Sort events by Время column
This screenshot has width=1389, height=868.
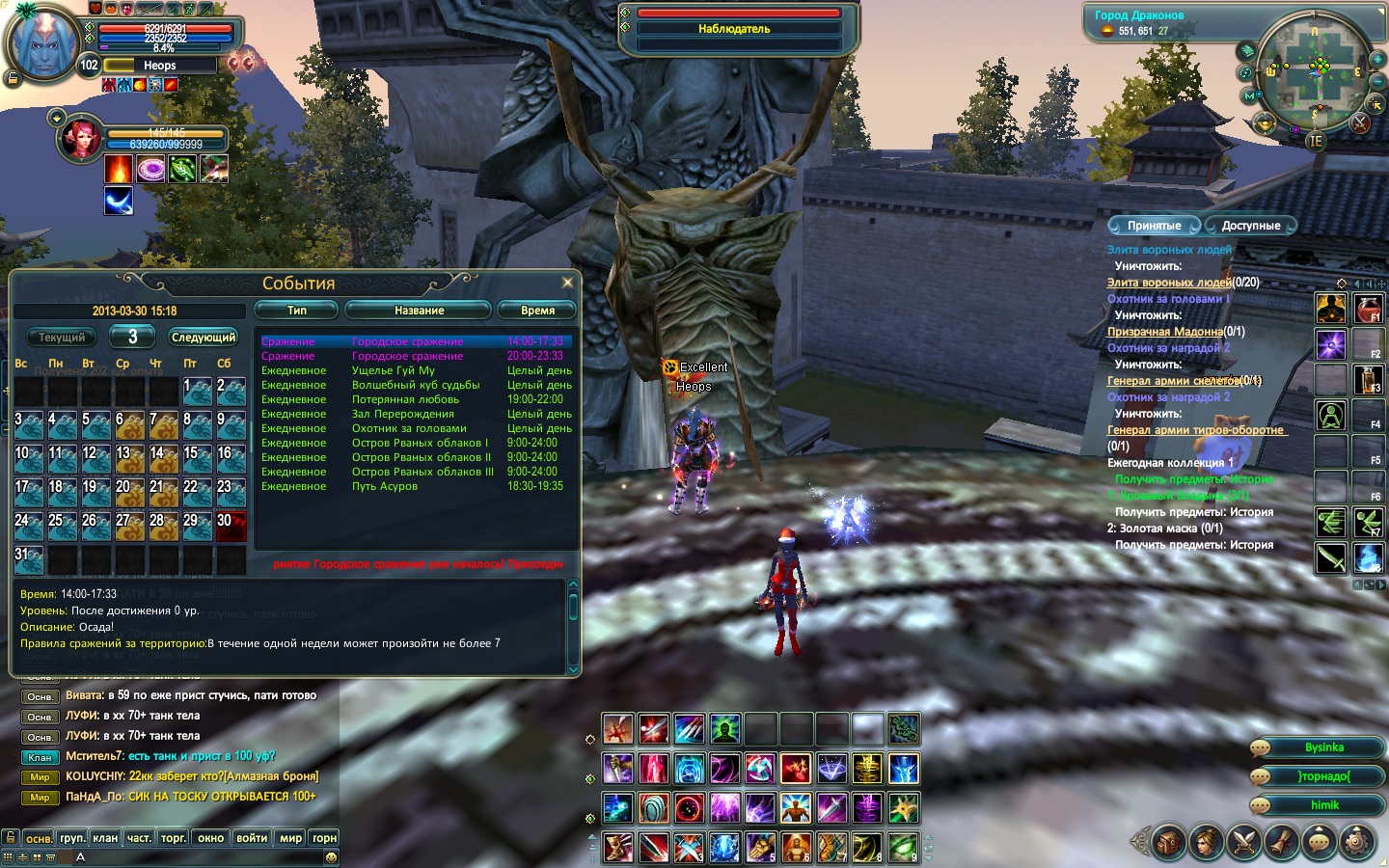coord(537,311)
